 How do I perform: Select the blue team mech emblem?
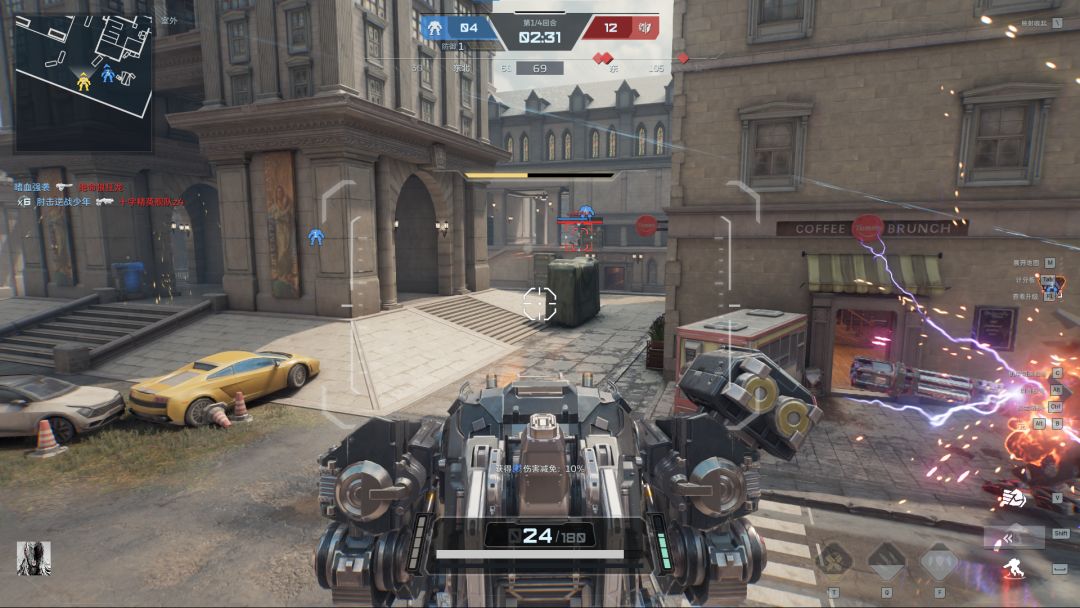tap(435, 28)
